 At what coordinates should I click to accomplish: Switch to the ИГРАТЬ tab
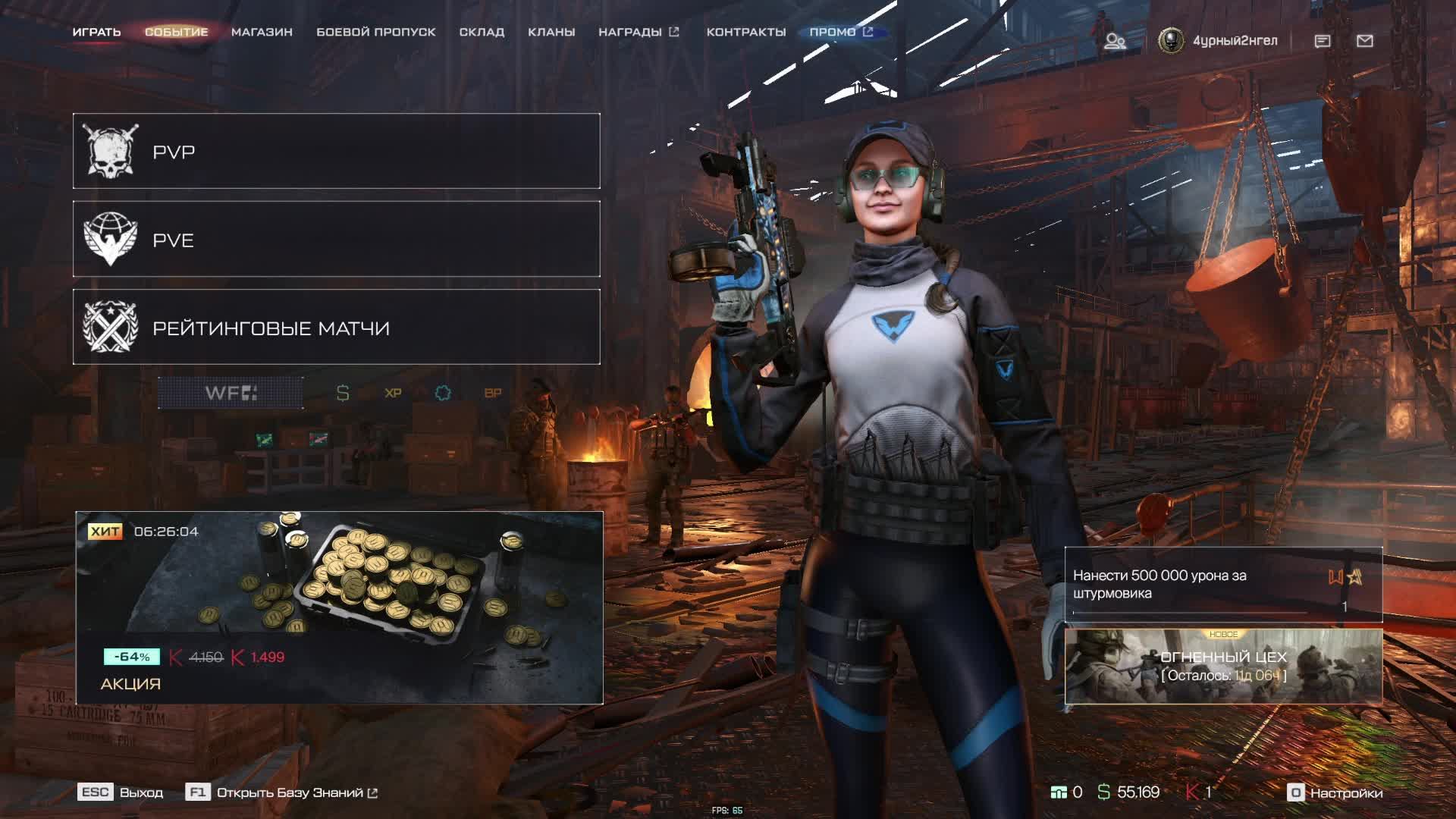click(x=96, y=32)
